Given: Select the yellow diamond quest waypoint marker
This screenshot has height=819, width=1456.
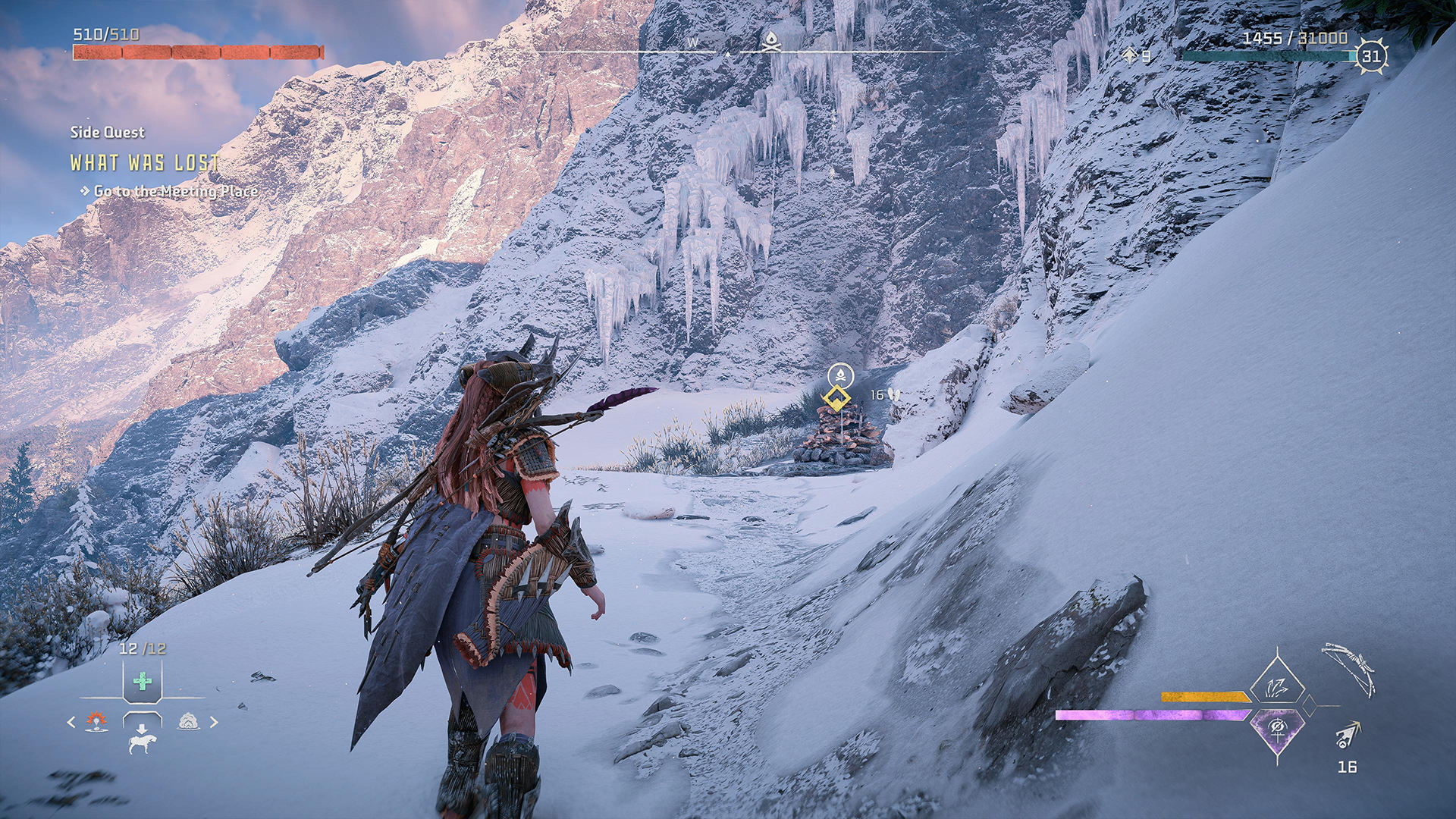Looking at the screenshot, I should [x=836, y=398].
